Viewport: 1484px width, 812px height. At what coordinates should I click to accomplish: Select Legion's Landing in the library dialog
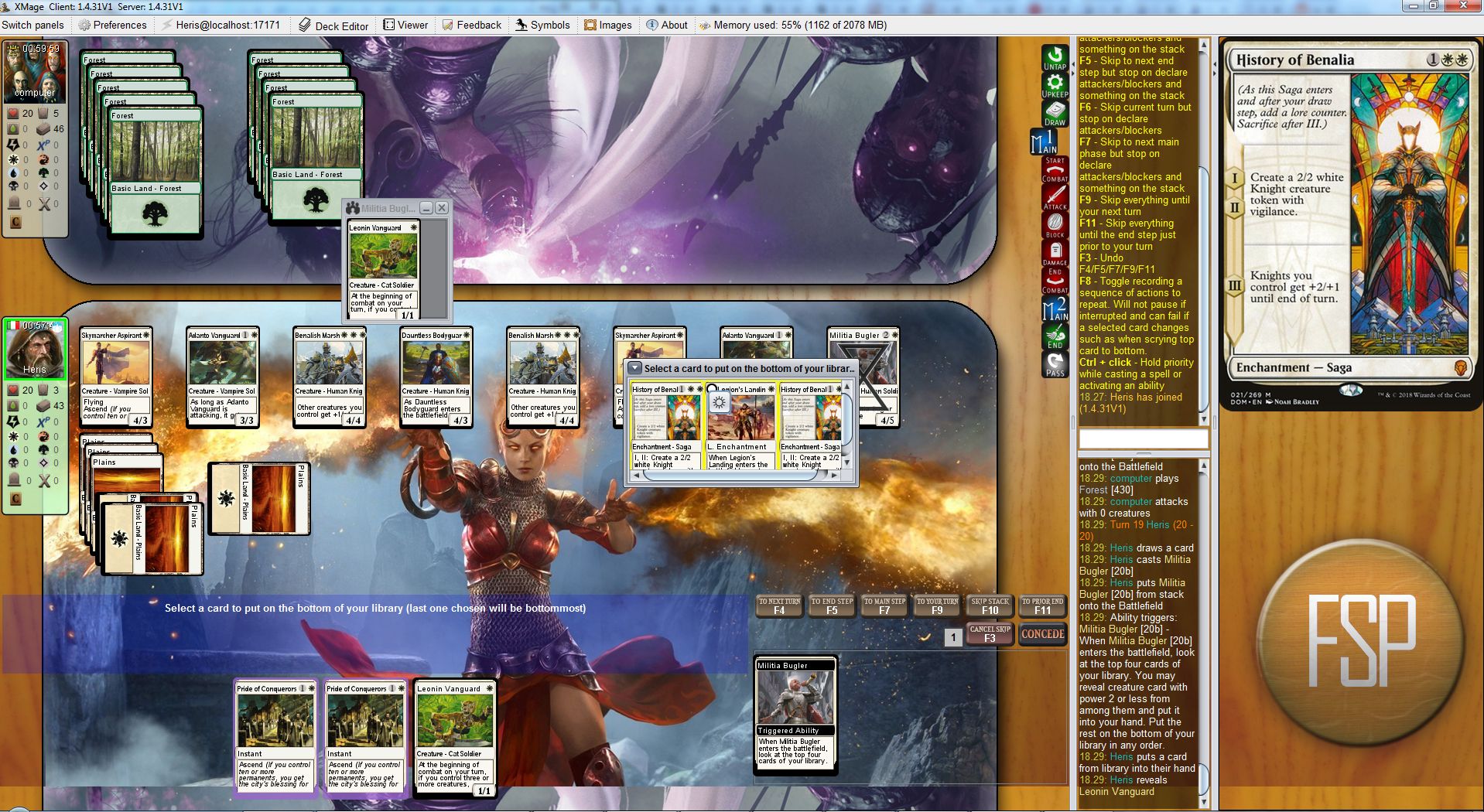pos(741,425)
